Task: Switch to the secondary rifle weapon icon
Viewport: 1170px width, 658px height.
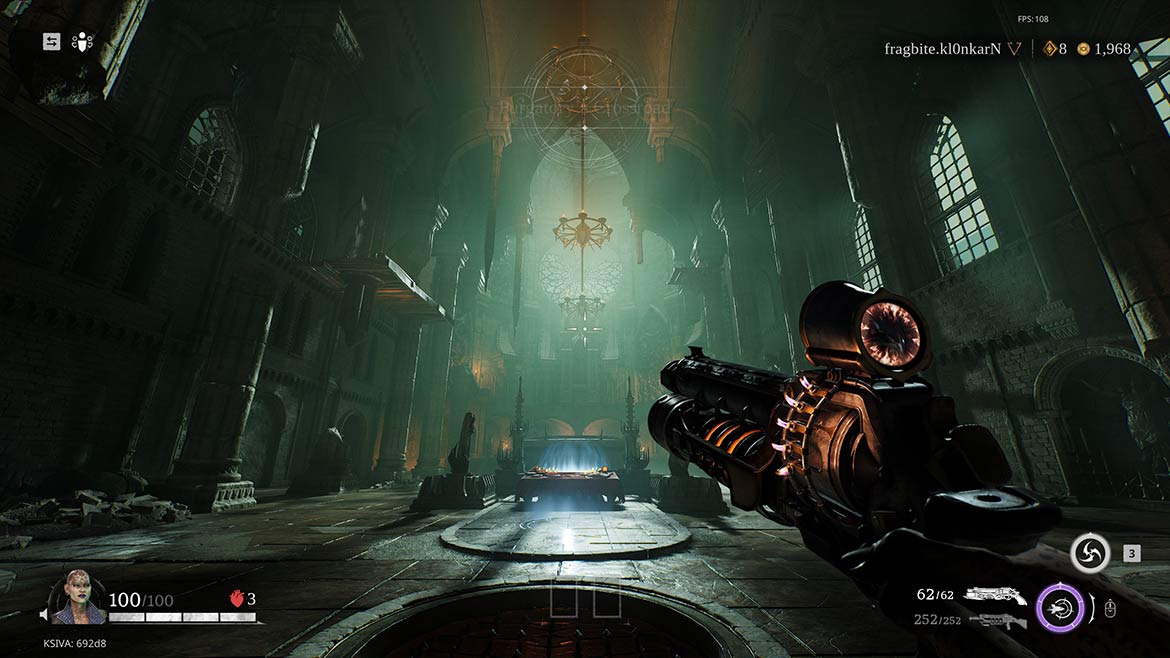Action: click(x=996, y=621)
